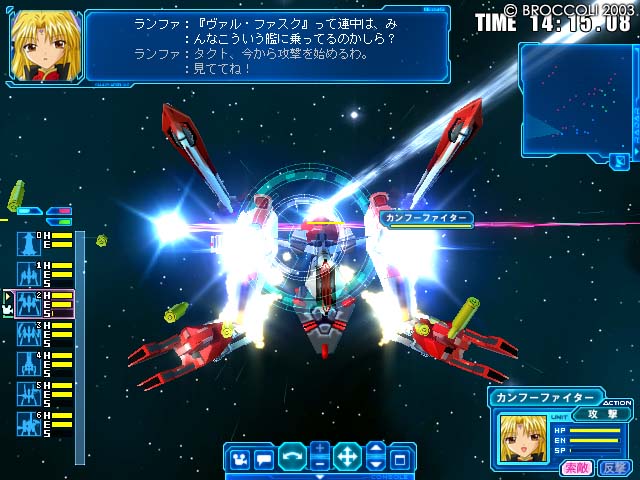Choose the highlighted unit 2 ship
The height and width of the screenshot is (480, 640).
point(27,303)
